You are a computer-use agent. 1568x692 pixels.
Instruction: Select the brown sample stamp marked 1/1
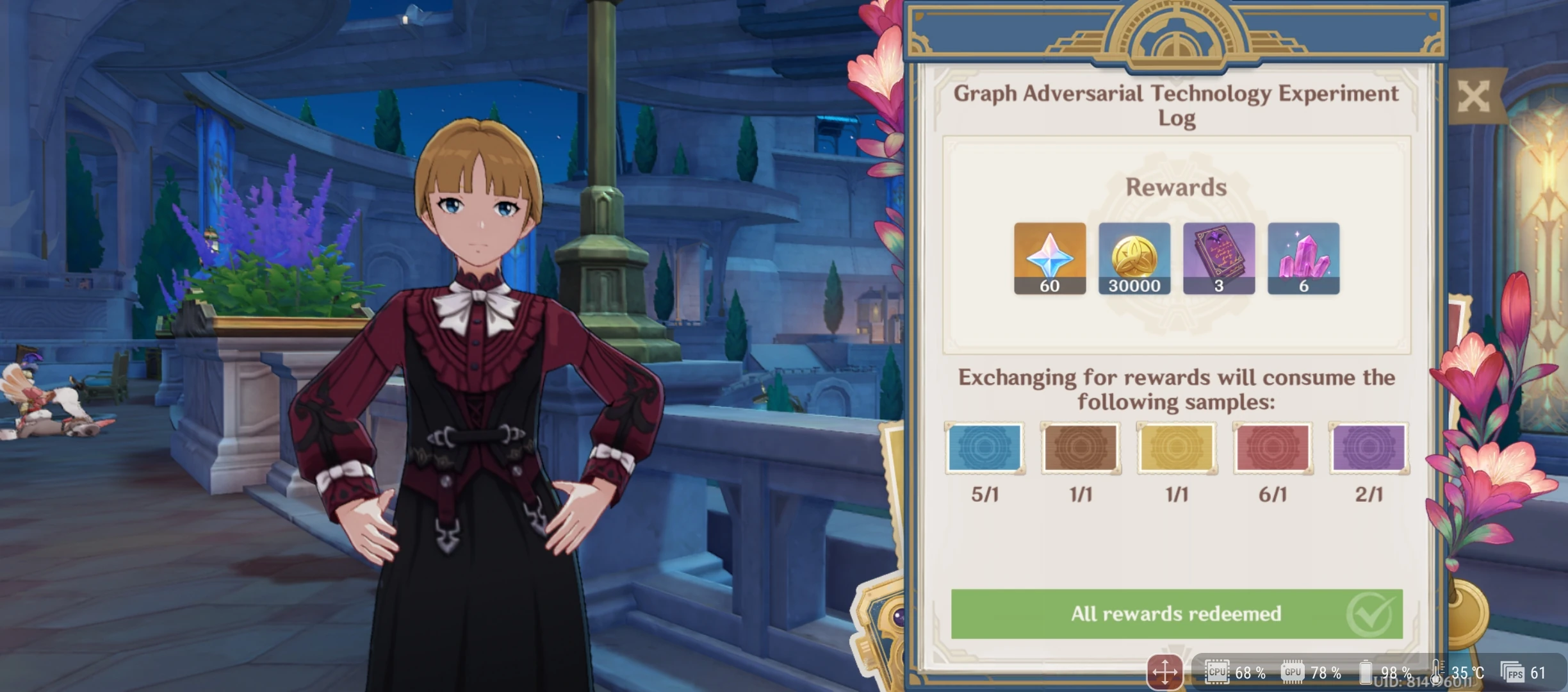tap(1081, 447)
